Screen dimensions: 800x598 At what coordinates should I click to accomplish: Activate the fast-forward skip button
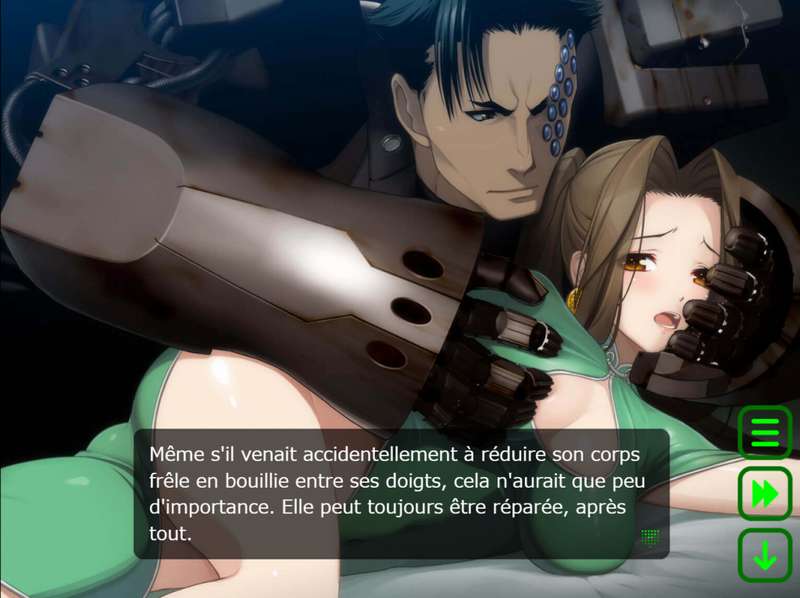pyautogui.click(x=765, y=494)
